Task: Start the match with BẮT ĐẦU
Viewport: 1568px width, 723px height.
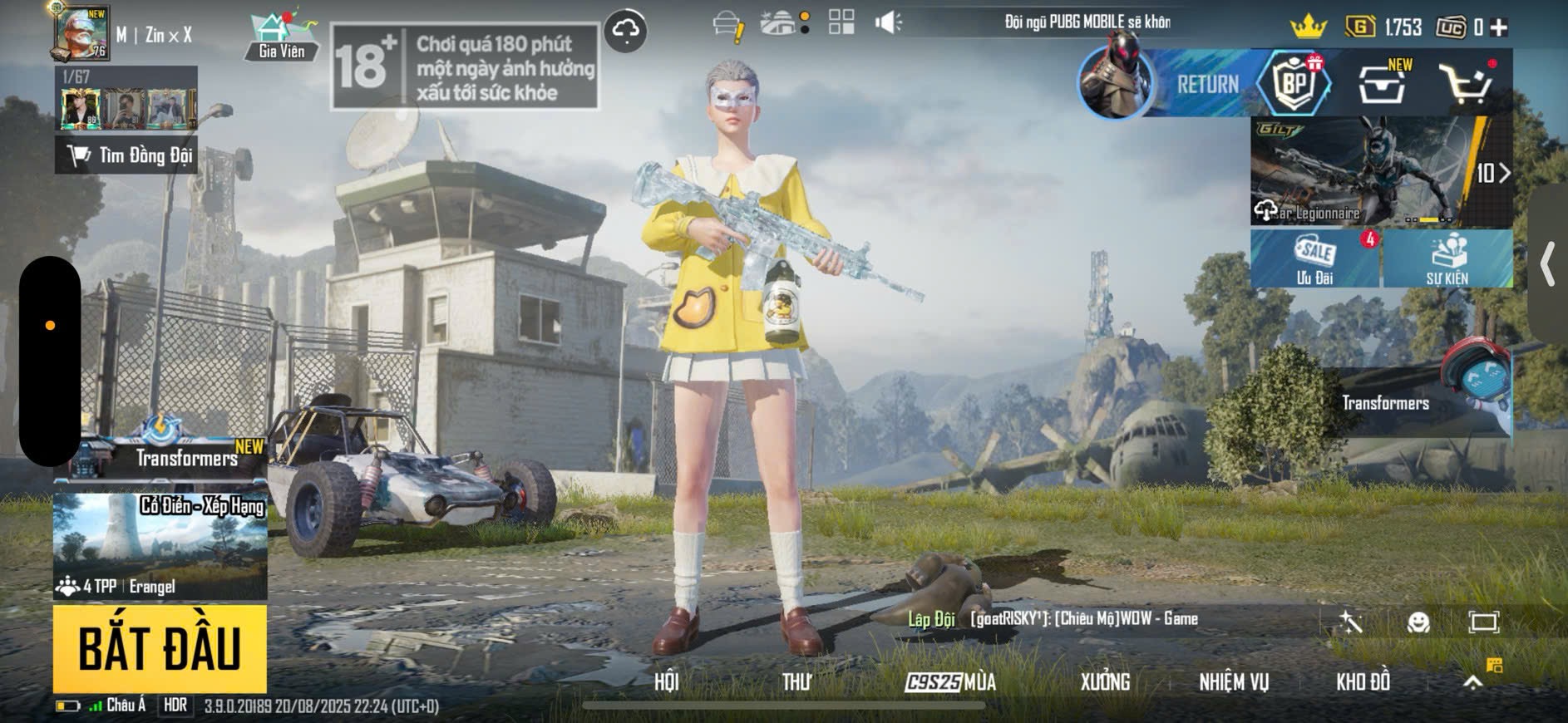Action: click(x=160, y=649)
